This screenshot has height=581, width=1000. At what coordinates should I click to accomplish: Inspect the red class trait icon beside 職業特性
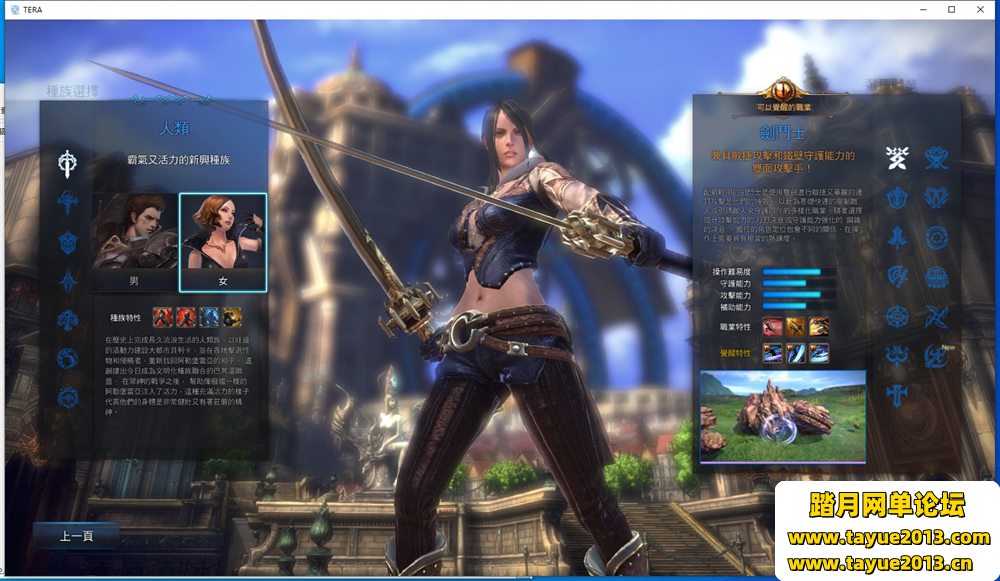pyautogui.click(x=773, y=326)
